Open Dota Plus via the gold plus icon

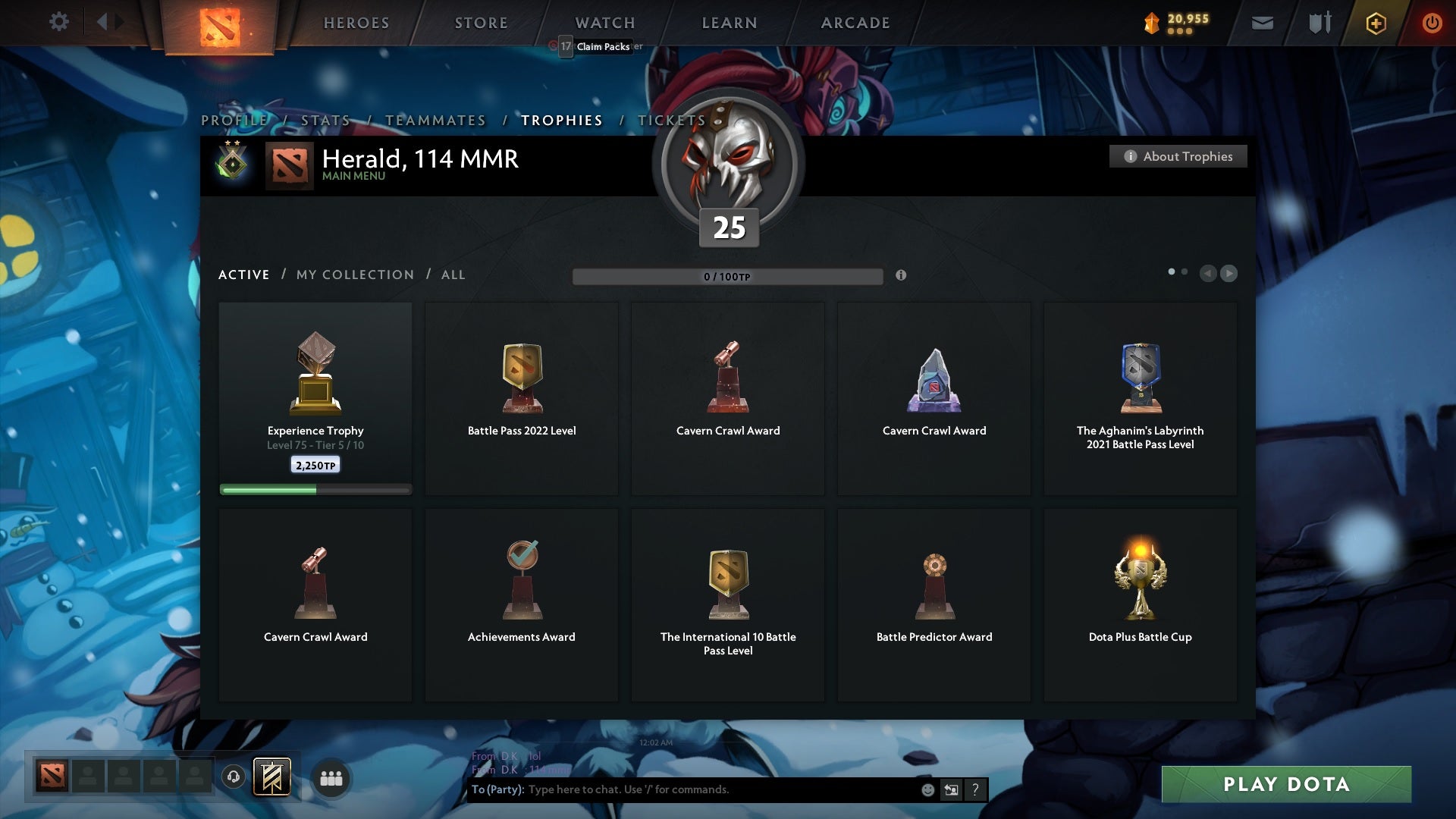(x=1376, y=23)
